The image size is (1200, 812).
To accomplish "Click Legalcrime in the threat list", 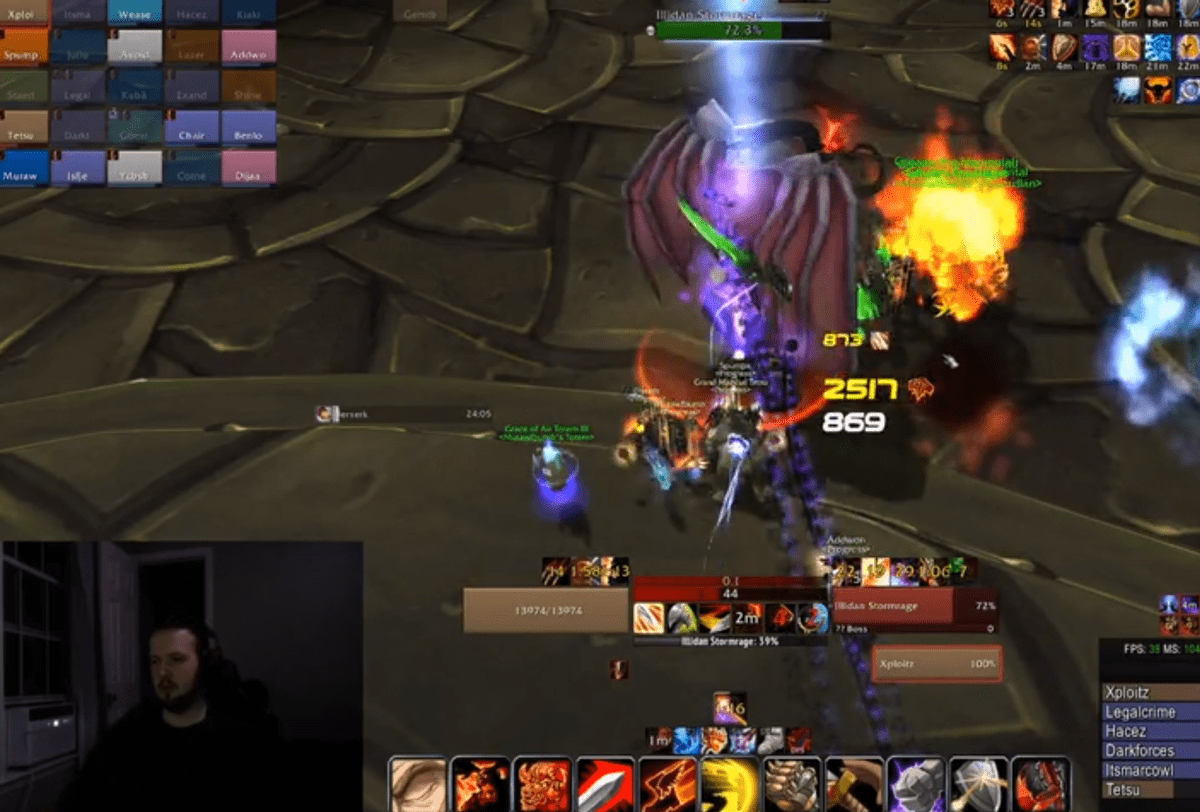I will tap(1149, 712).
